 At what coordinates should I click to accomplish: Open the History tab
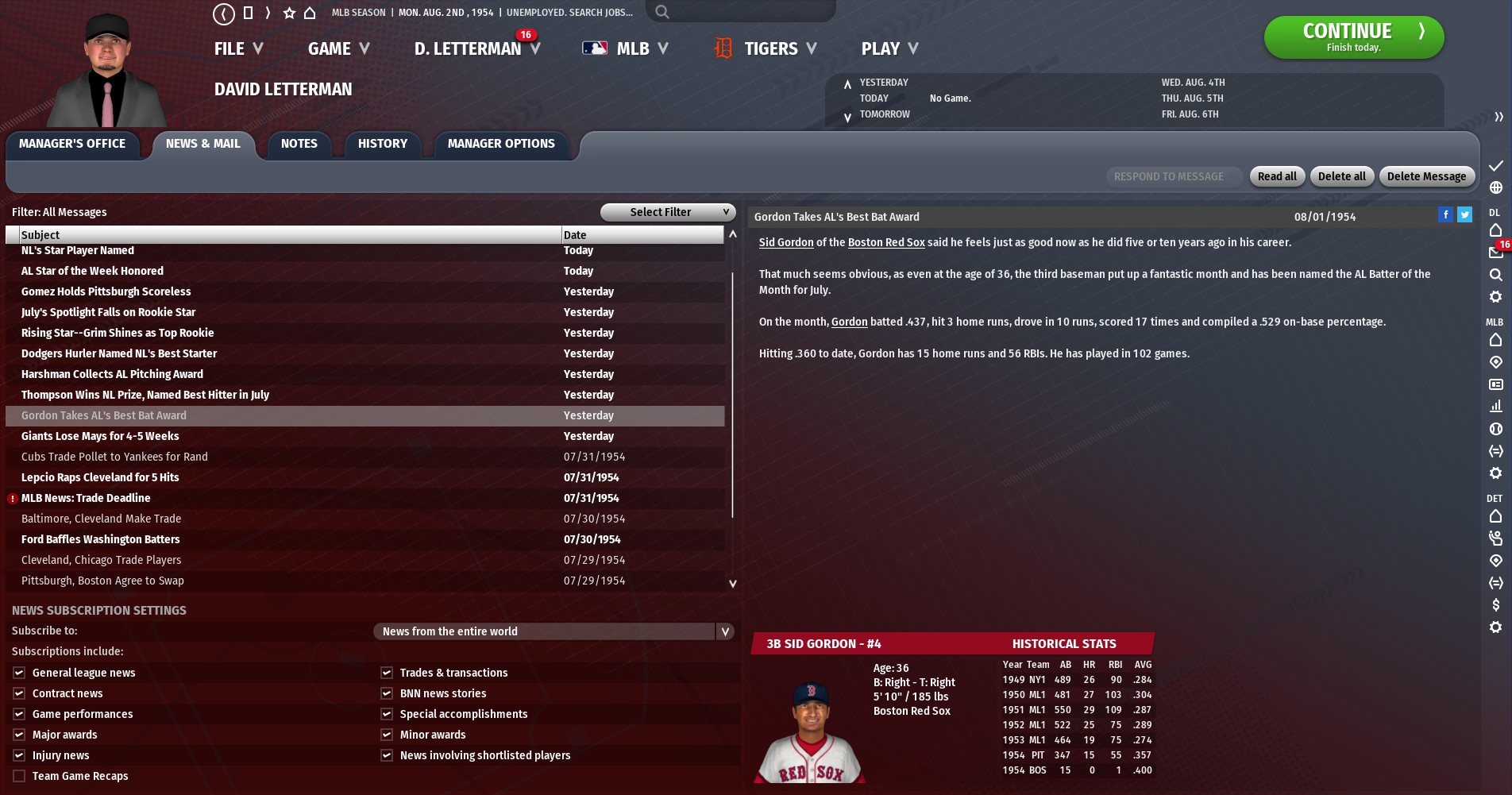[382, 144]
